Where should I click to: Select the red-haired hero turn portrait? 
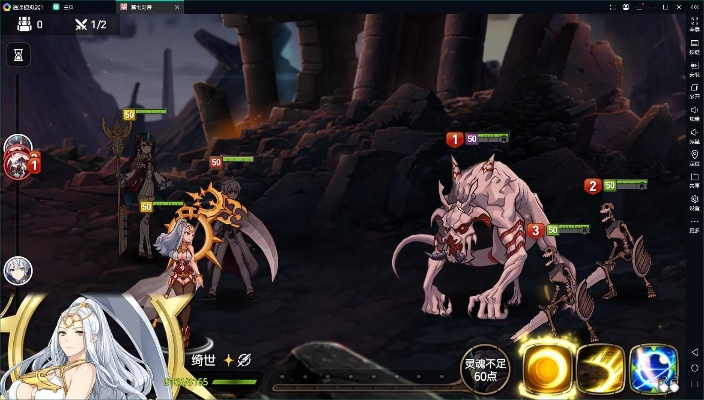tap(18, 165)
